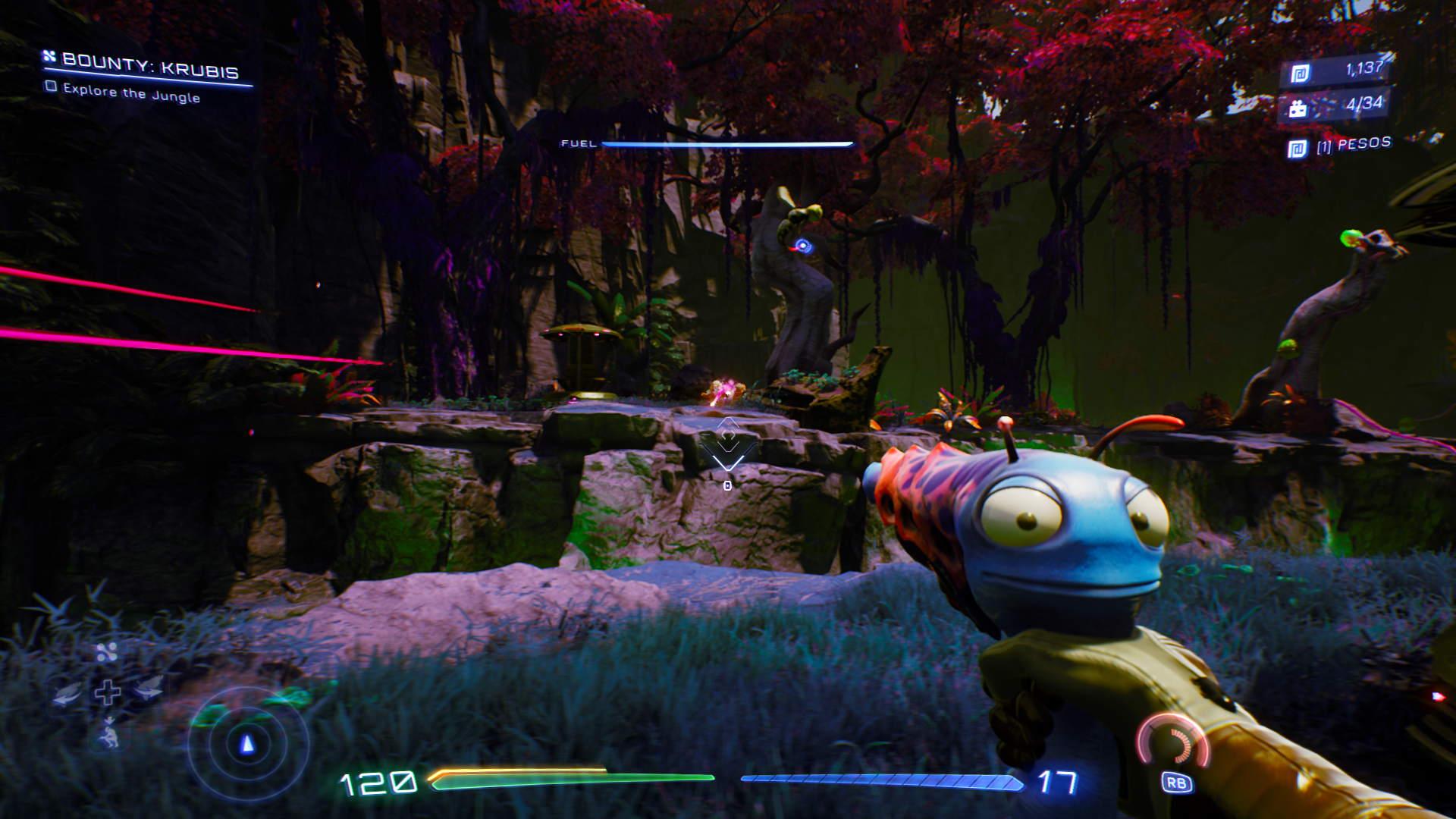
Task: Switch to next weapon with right-arrow icon
Action: (148, 689)
